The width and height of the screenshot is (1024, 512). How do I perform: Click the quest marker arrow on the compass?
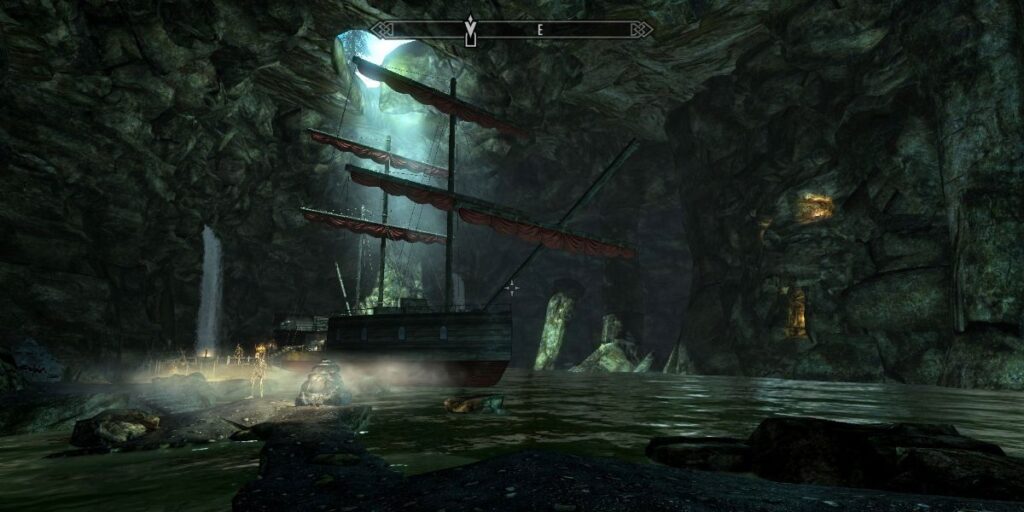(x=470, y=28)
